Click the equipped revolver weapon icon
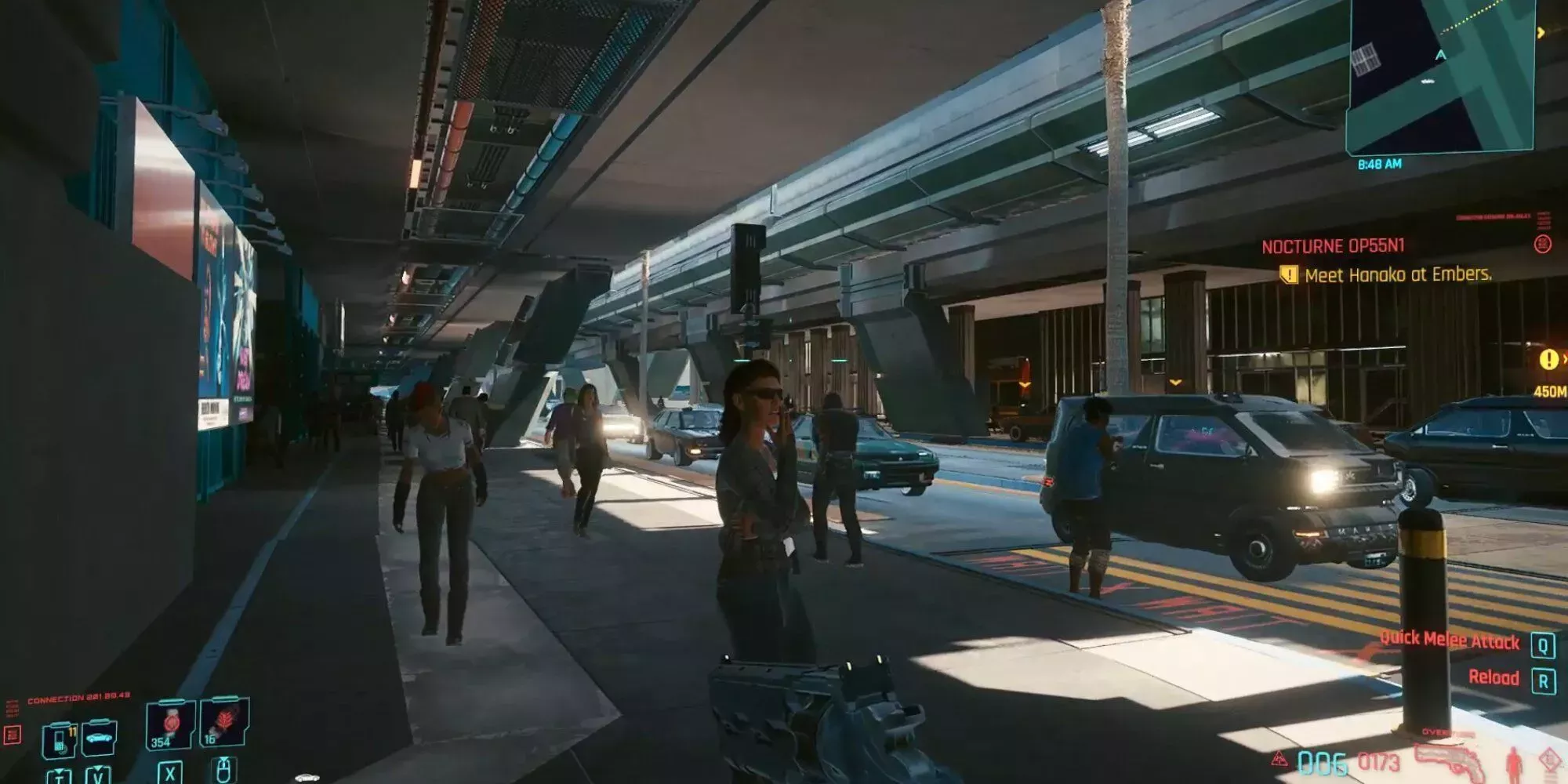 click(1451, 760)
